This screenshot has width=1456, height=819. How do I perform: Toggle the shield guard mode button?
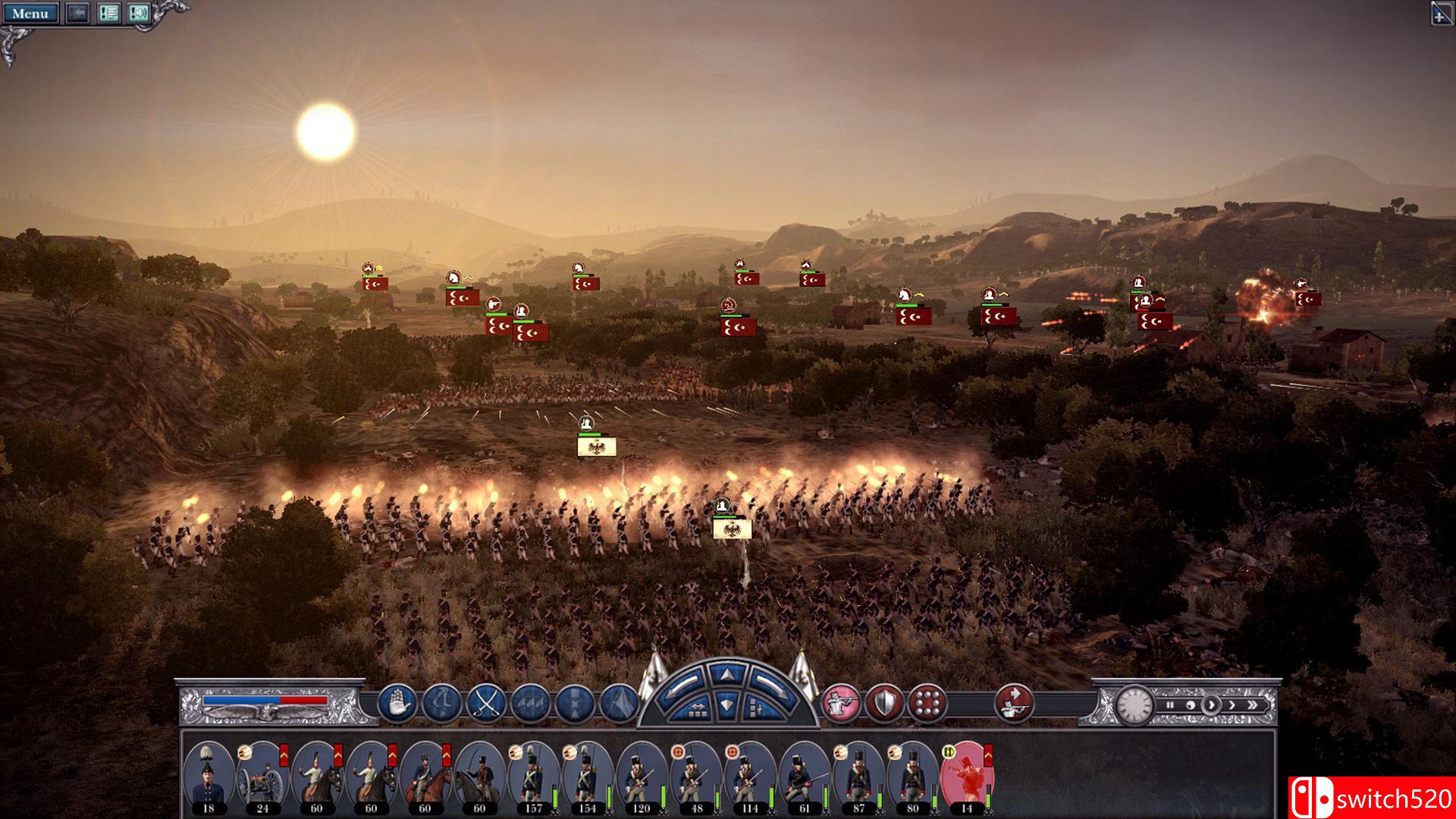[883, 702]
